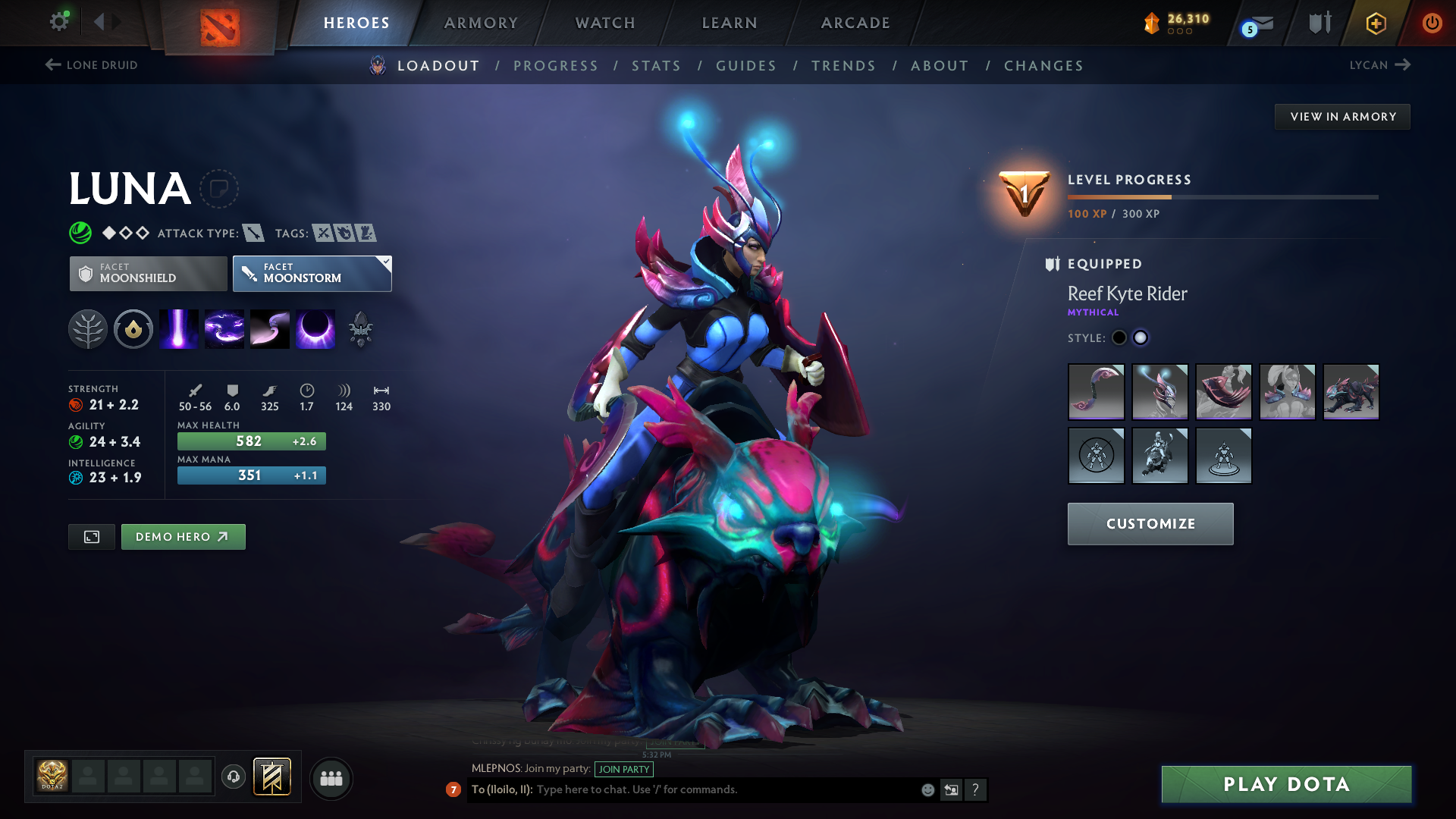Show Luna's Stats subpage
The height and width of the screenshot is (819, 1456).
coord(656,66)
